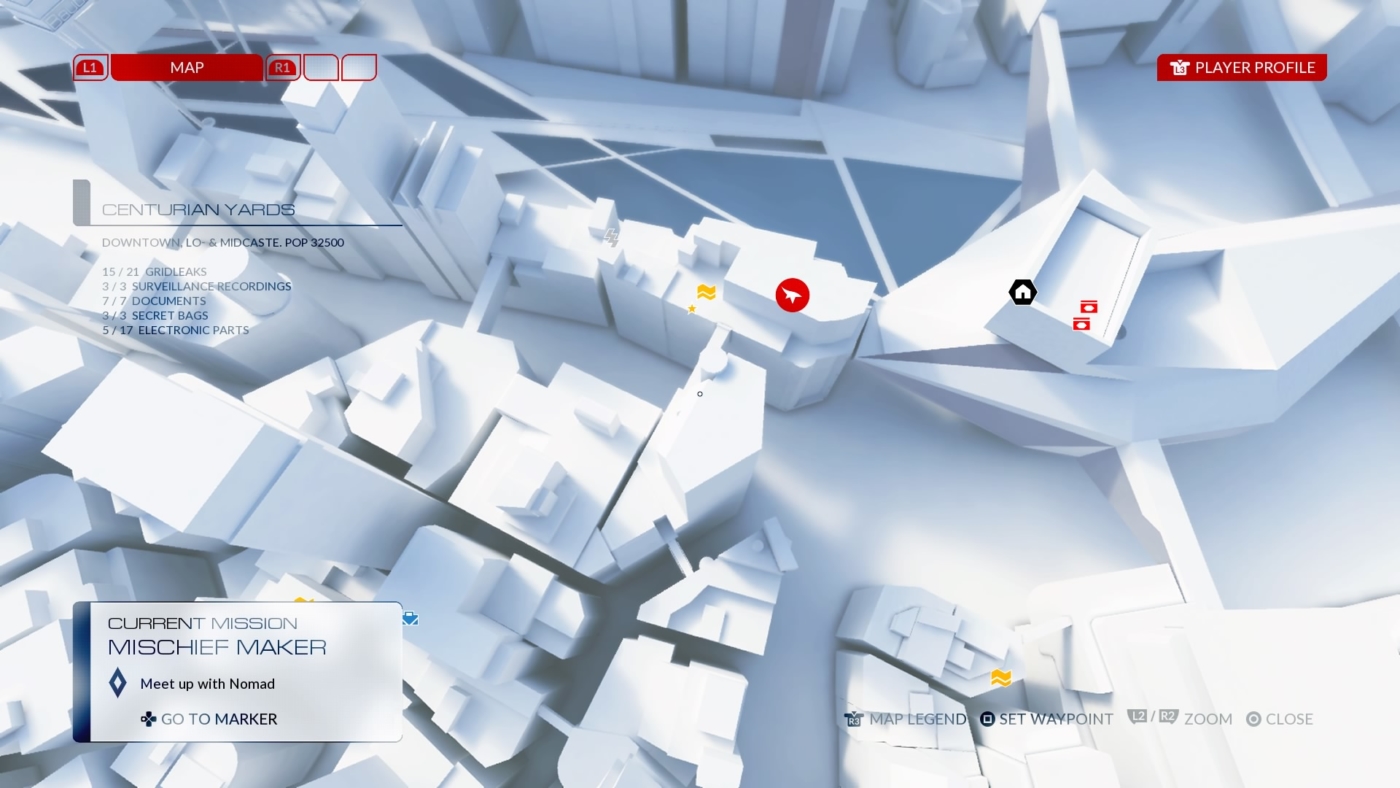Image resolution: width=1400 pixels, height=788 pixels.
Task: Select the red billboard icons near the hideout
Action: [x=1084, y=315]
